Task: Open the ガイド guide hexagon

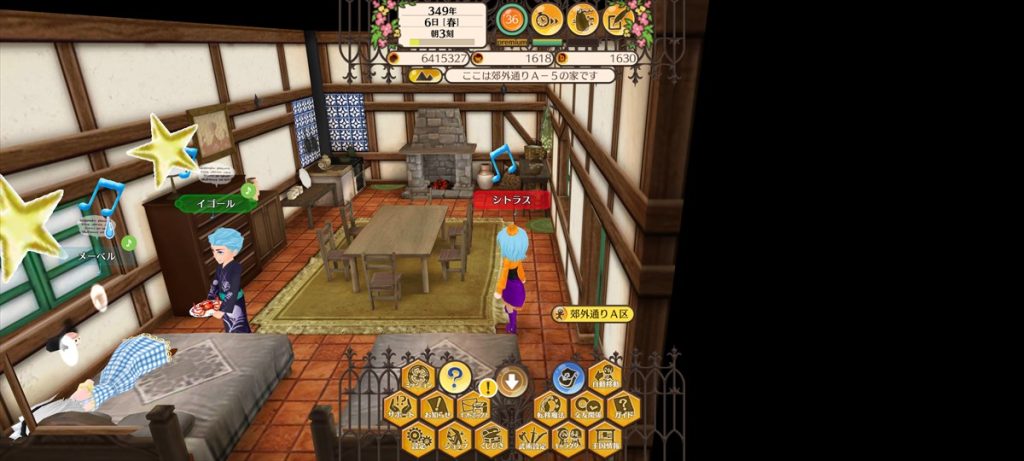Action: click(622, 409)
